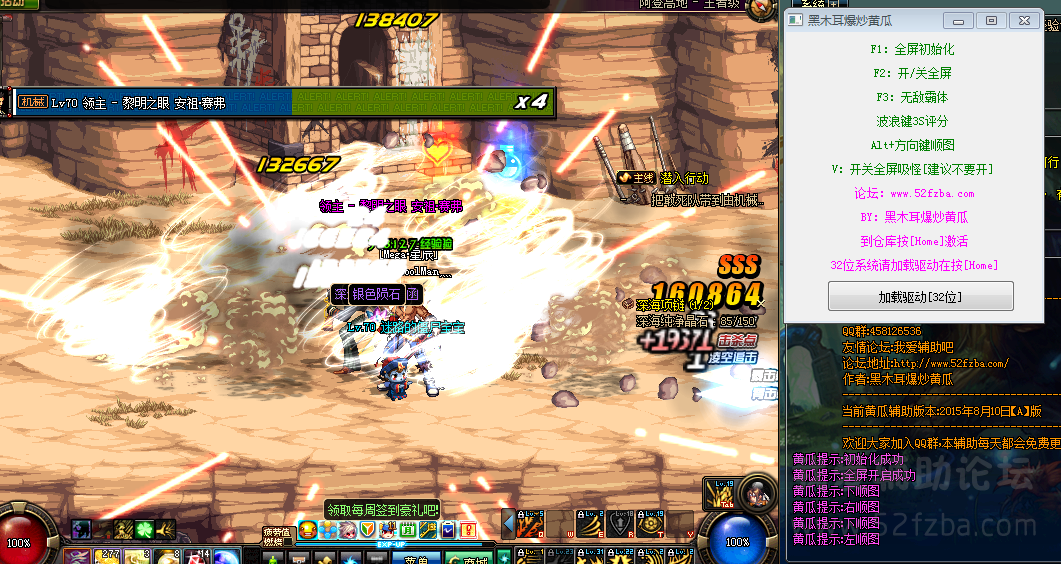The image size is (1061, 564).
Task: Click the orange and blue shield event icon
Action: pos(368,529)
